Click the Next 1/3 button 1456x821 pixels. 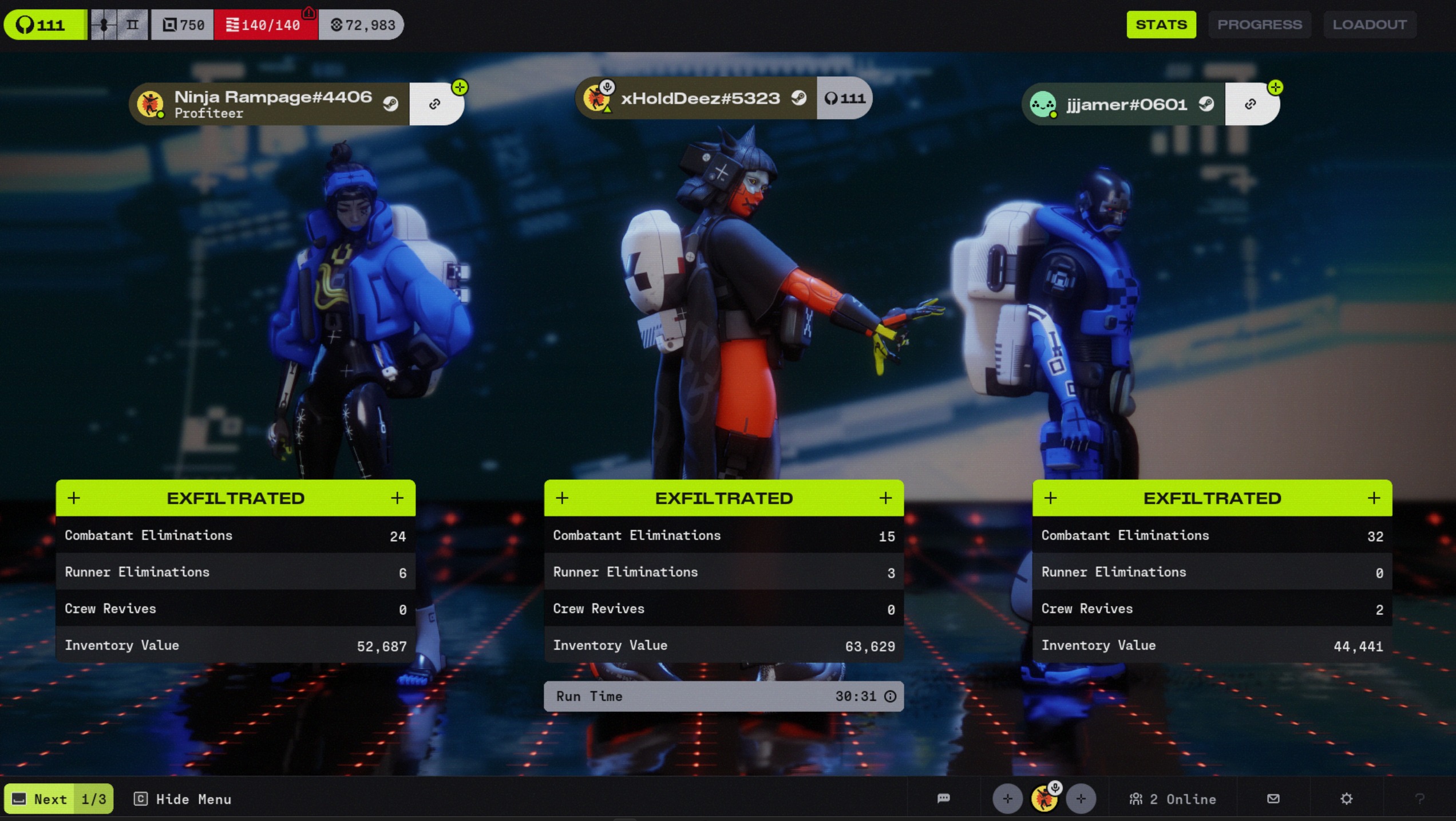click(59, 799)
